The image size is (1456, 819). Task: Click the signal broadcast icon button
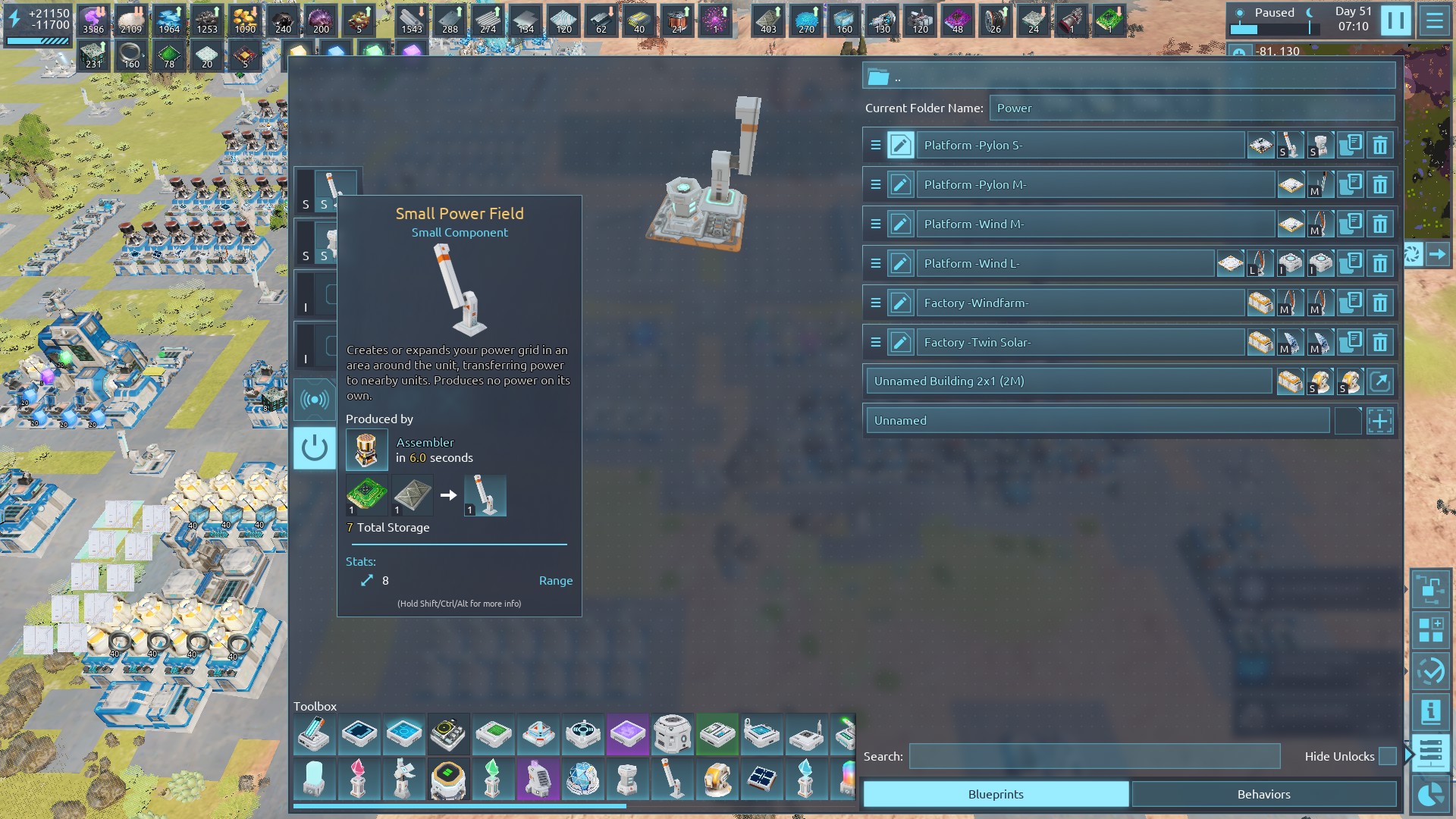point(314,400)
